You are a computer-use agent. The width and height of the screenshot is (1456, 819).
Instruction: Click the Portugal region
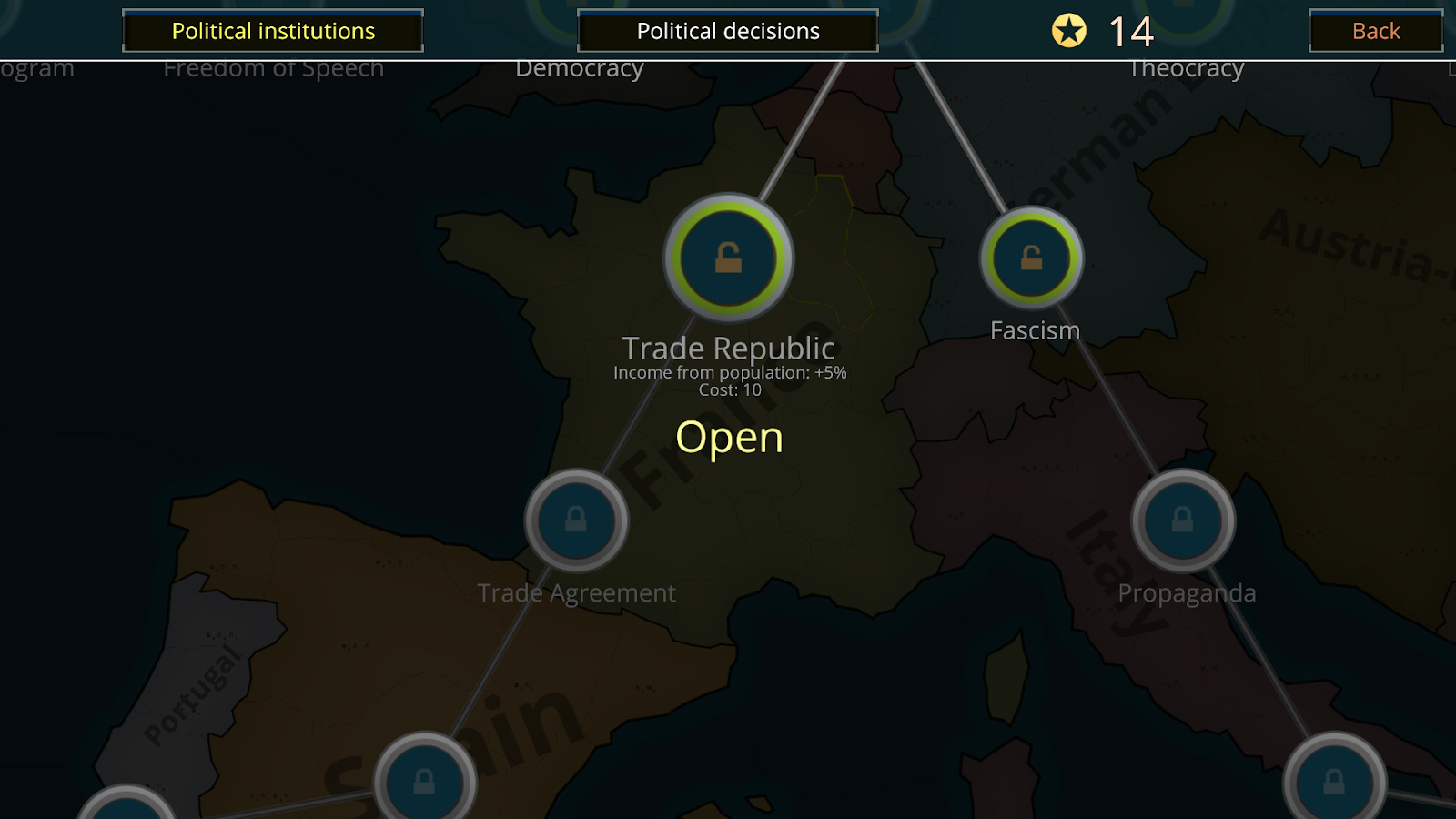(x=187, y=692)
